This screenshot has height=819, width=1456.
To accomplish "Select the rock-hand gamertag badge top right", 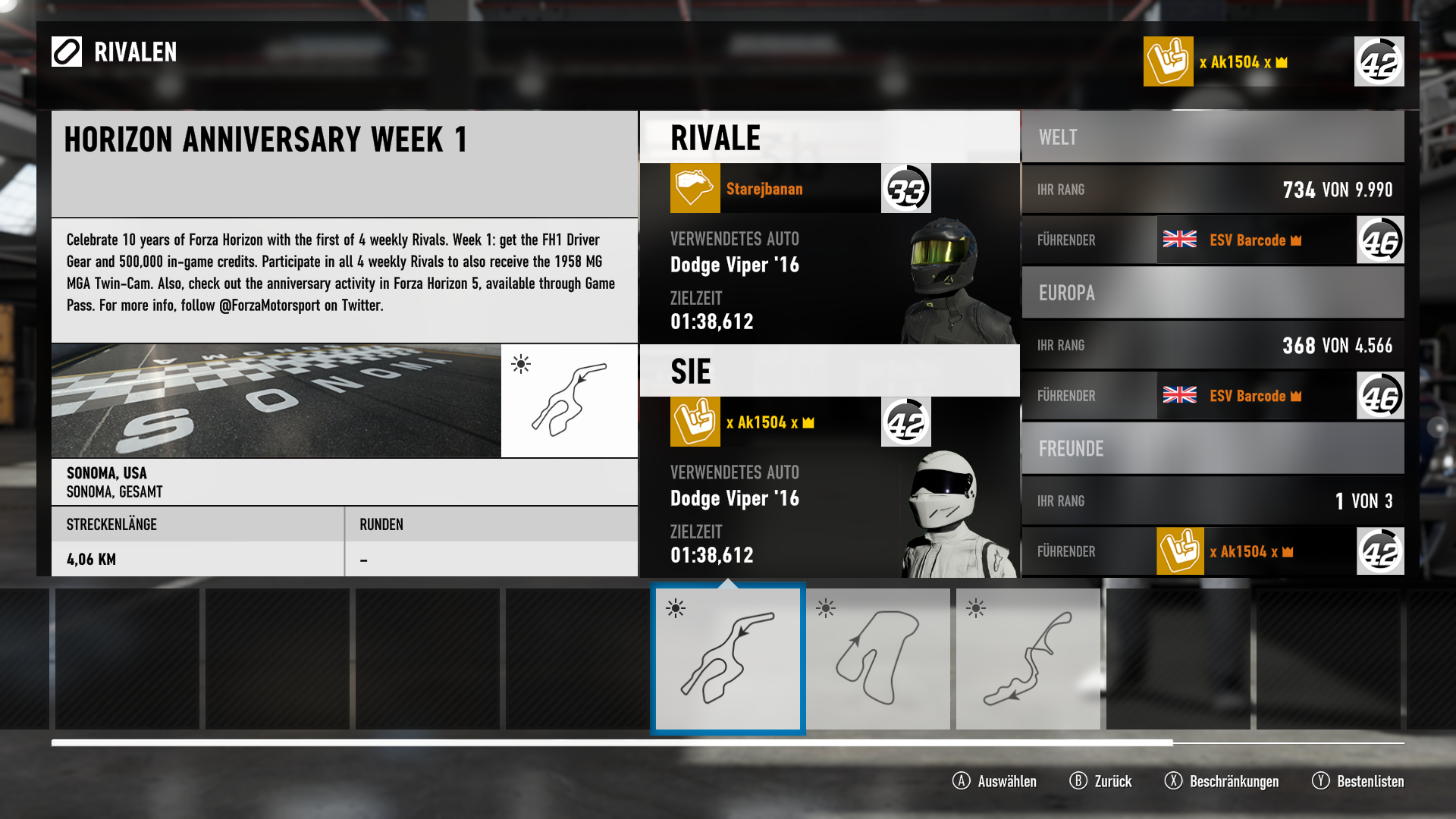I will click(x=1168, y=61).
